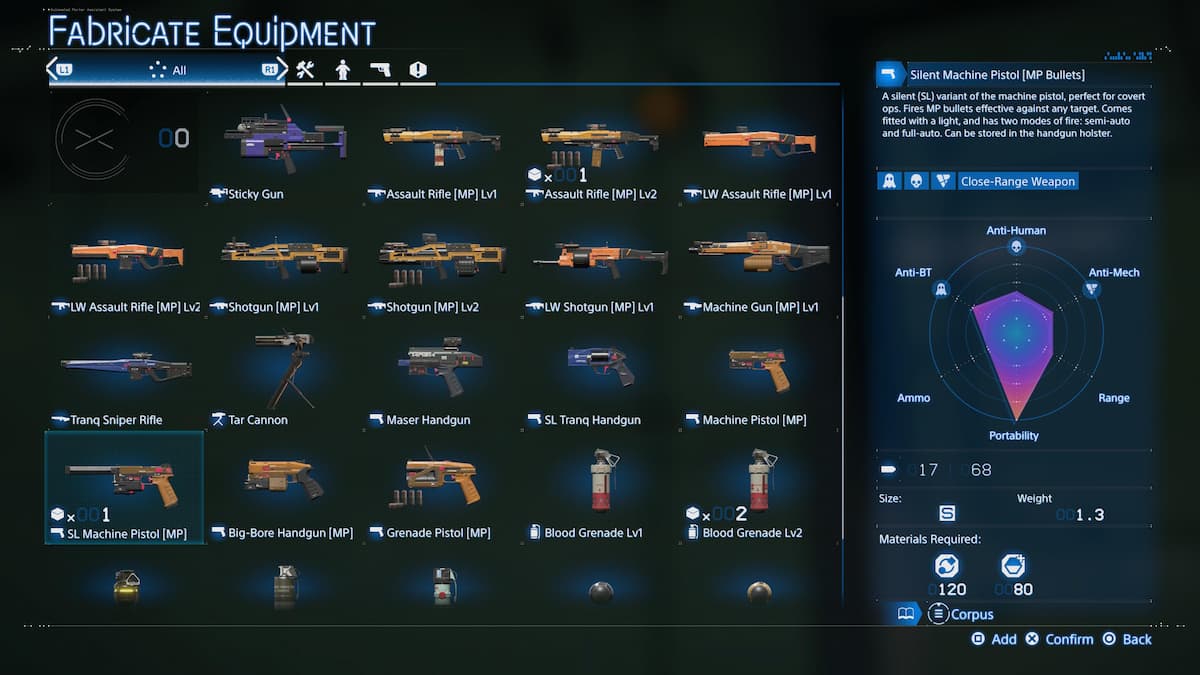
Task: Switch to the exclamation mark category tab
Action: pyautogui.click(x=418, y=70)
